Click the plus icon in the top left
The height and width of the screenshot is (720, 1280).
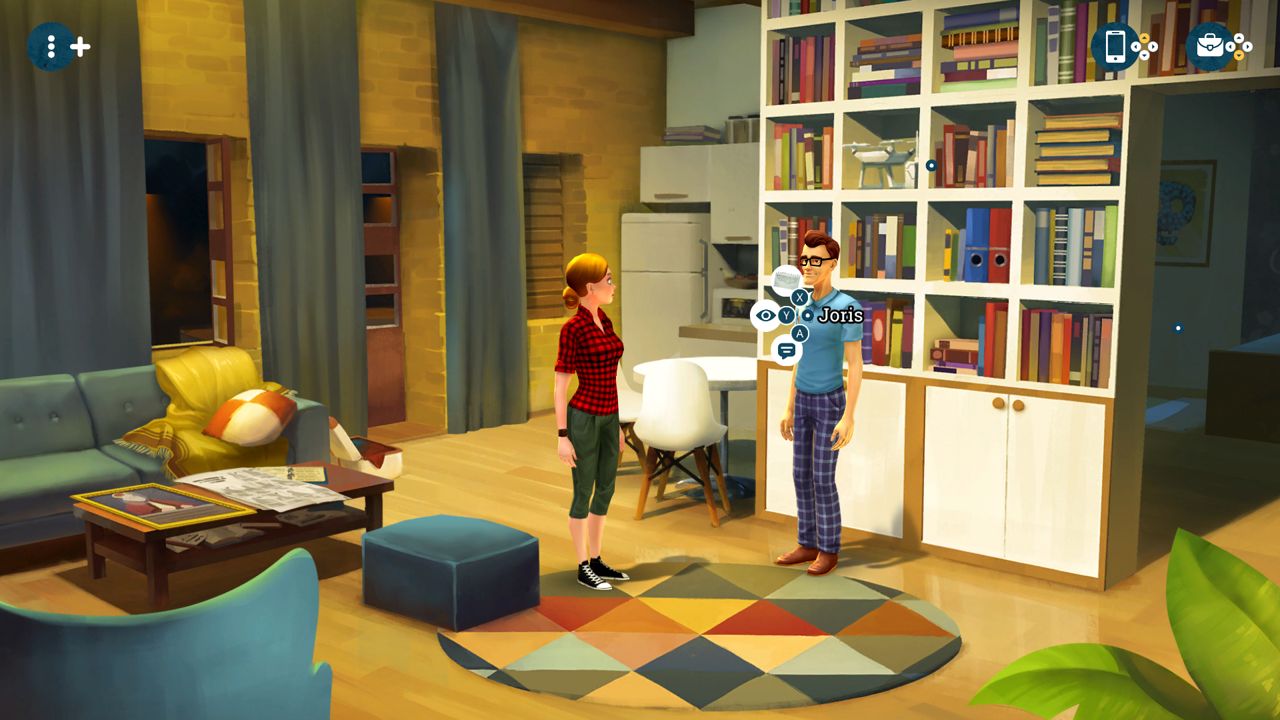(x=80, y=44)
